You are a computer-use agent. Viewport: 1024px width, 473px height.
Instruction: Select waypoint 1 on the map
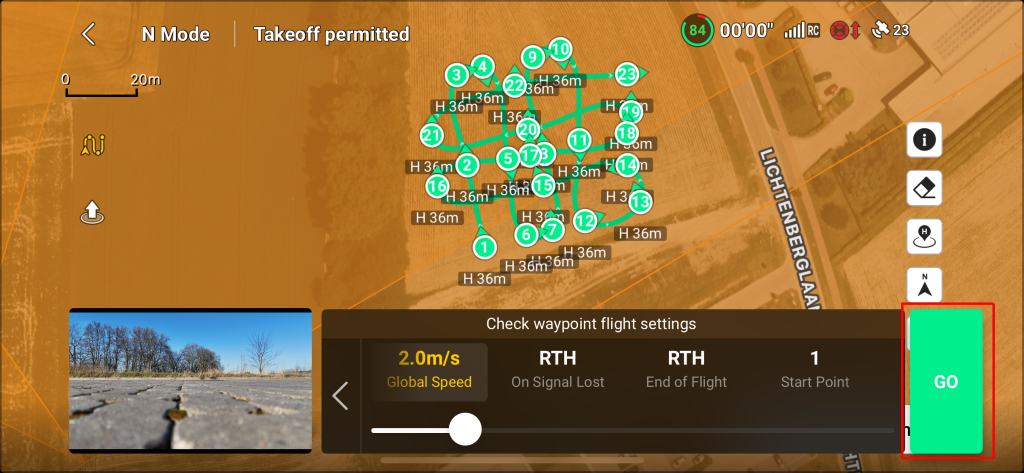[x=485, y=246]
